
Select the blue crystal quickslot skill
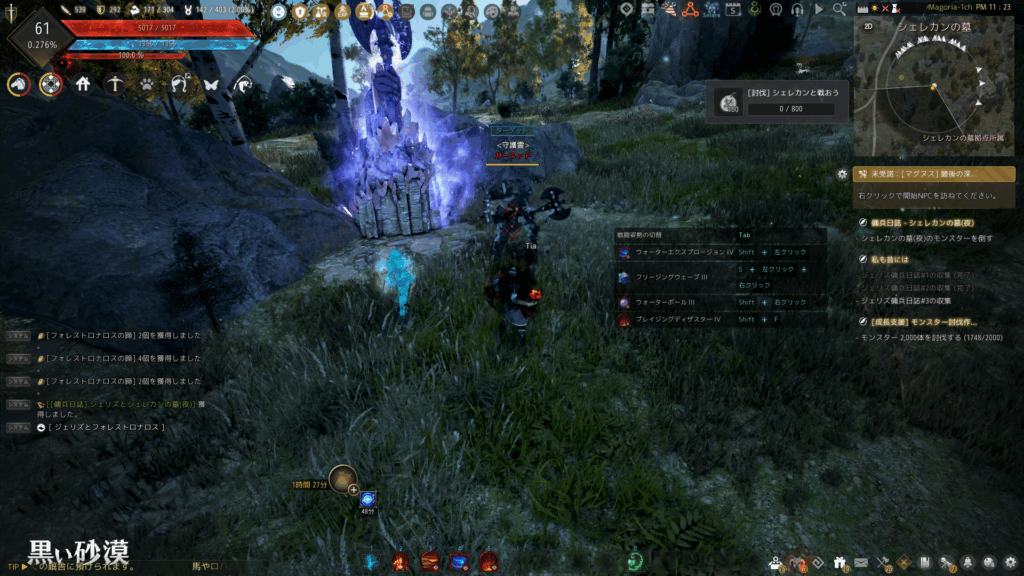coord(372,562)
